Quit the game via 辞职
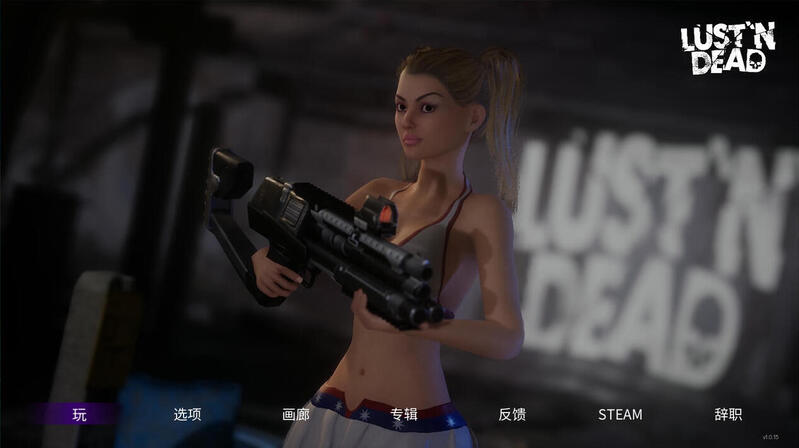This screenshot has height=448, width=799. coord(728,414)
